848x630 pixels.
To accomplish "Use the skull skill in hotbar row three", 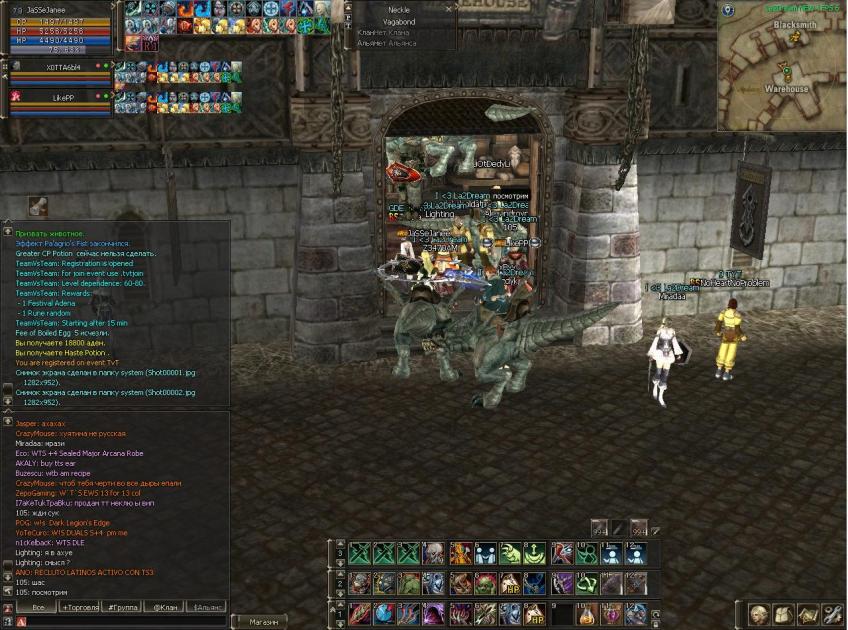I will click(433, 554).
